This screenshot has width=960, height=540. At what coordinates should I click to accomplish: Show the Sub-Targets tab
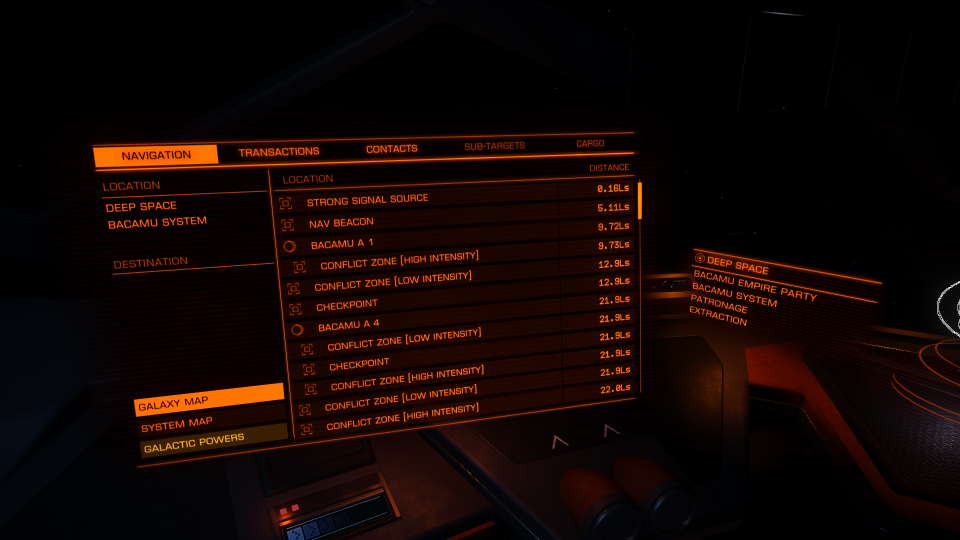point(494,147)
